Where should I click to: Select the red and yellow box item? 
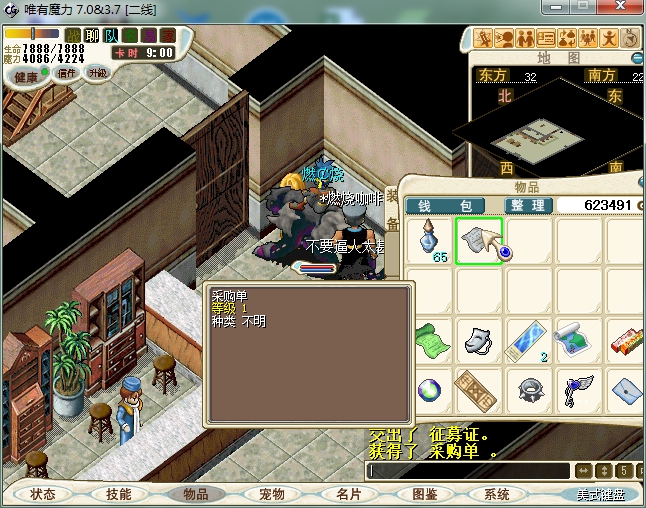[626, 338]
